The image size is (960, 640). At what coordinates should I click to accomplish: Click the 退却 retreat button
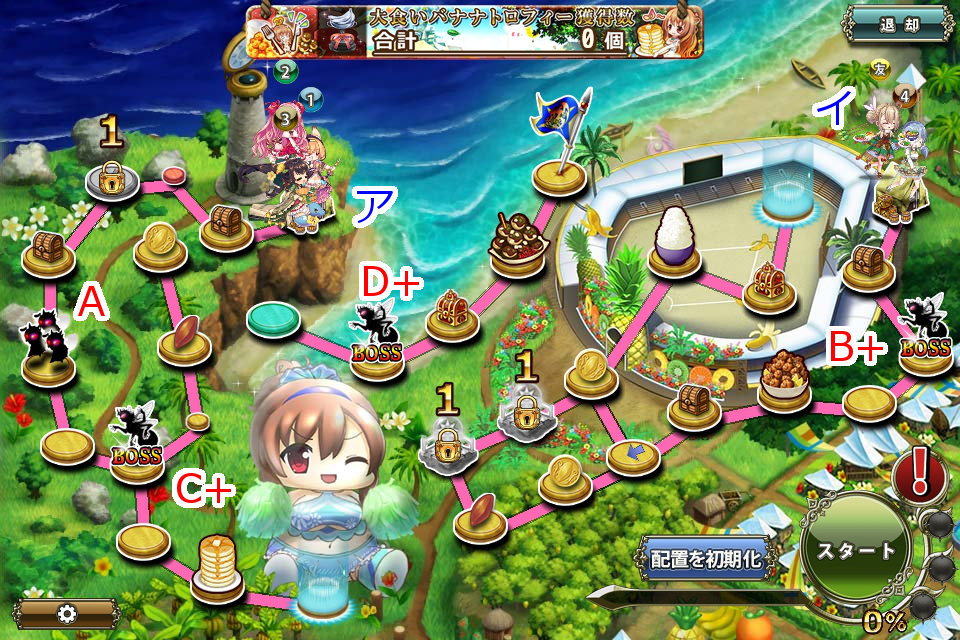tap(896, 25)
